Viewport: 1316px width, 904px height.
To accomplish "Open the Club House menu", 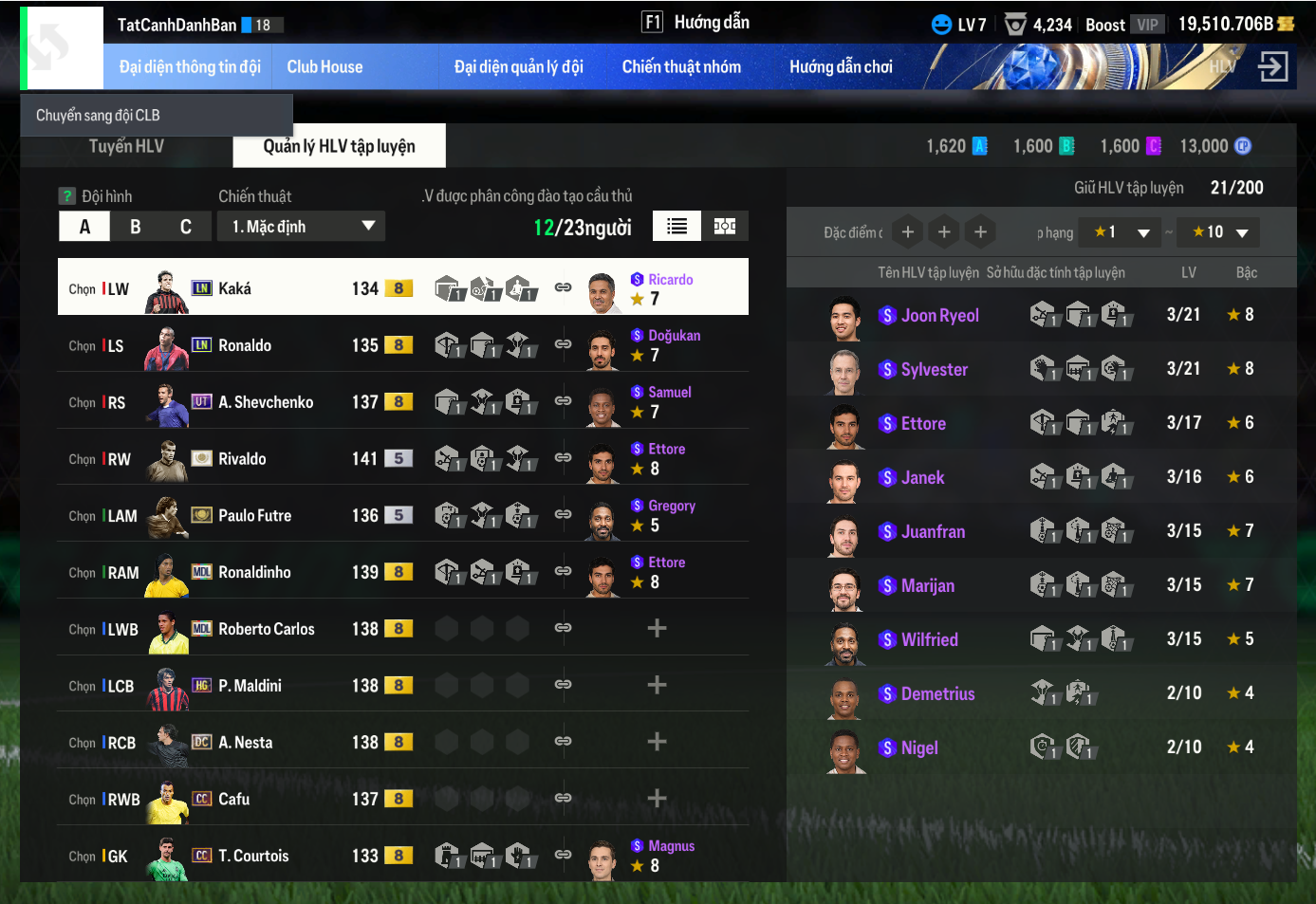I will tap(324, 67).
